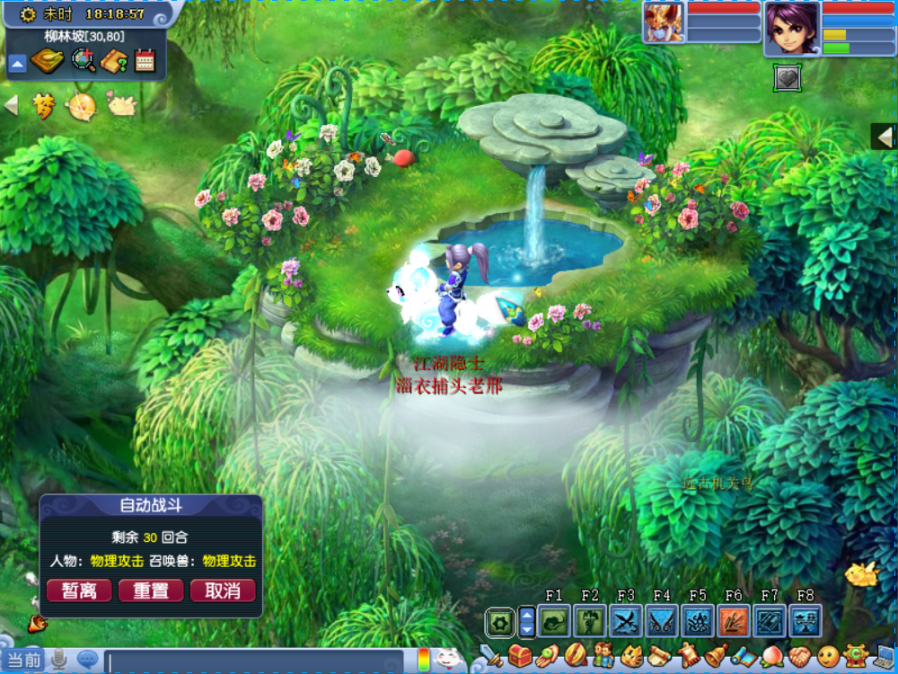Image resolution: width=898 pixels, height=674 pixels.
Task: Toggle the microphone voice chat icon
Action: tap(59, 660)
